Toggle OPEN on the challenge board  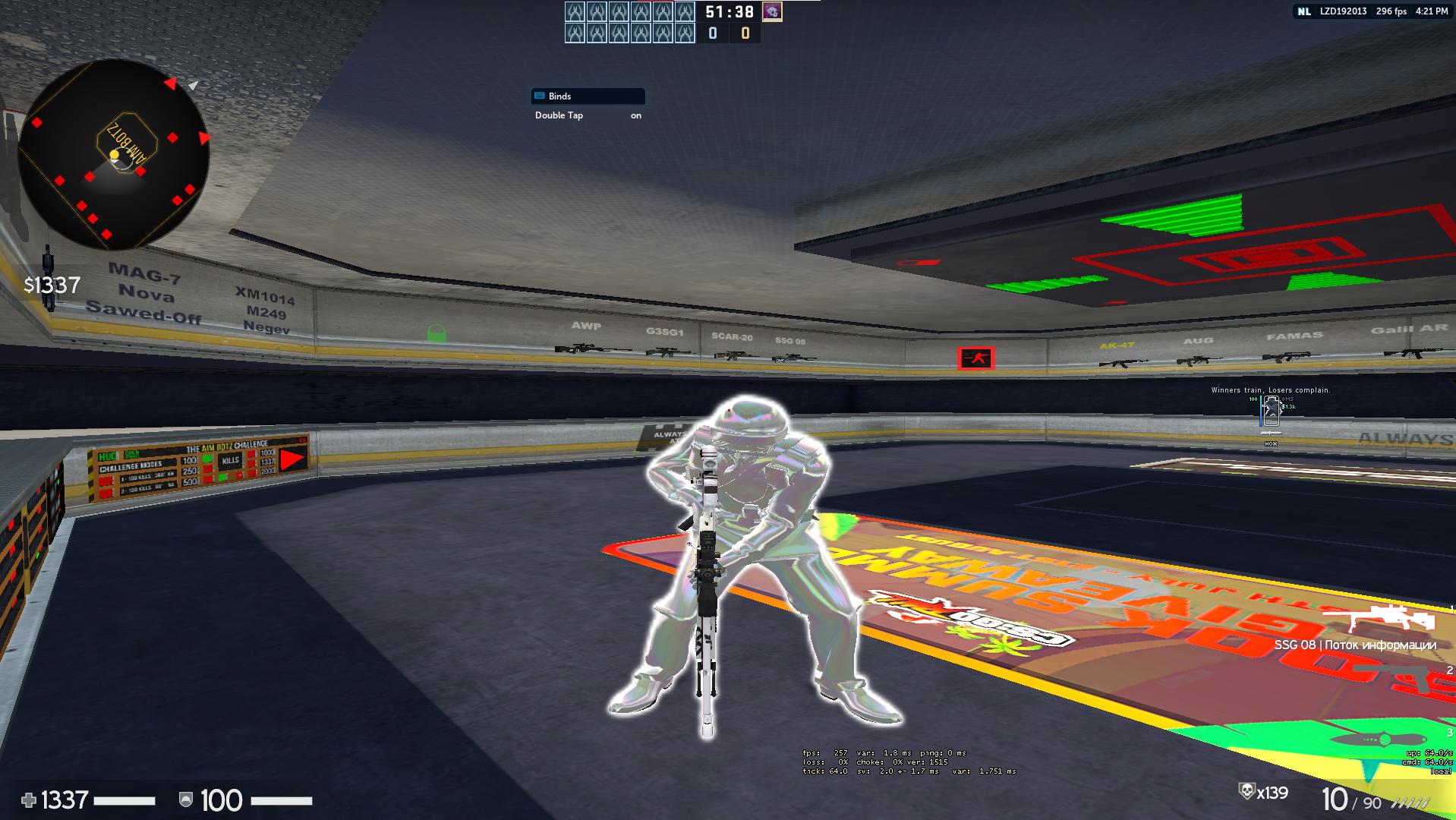[132, 454]
